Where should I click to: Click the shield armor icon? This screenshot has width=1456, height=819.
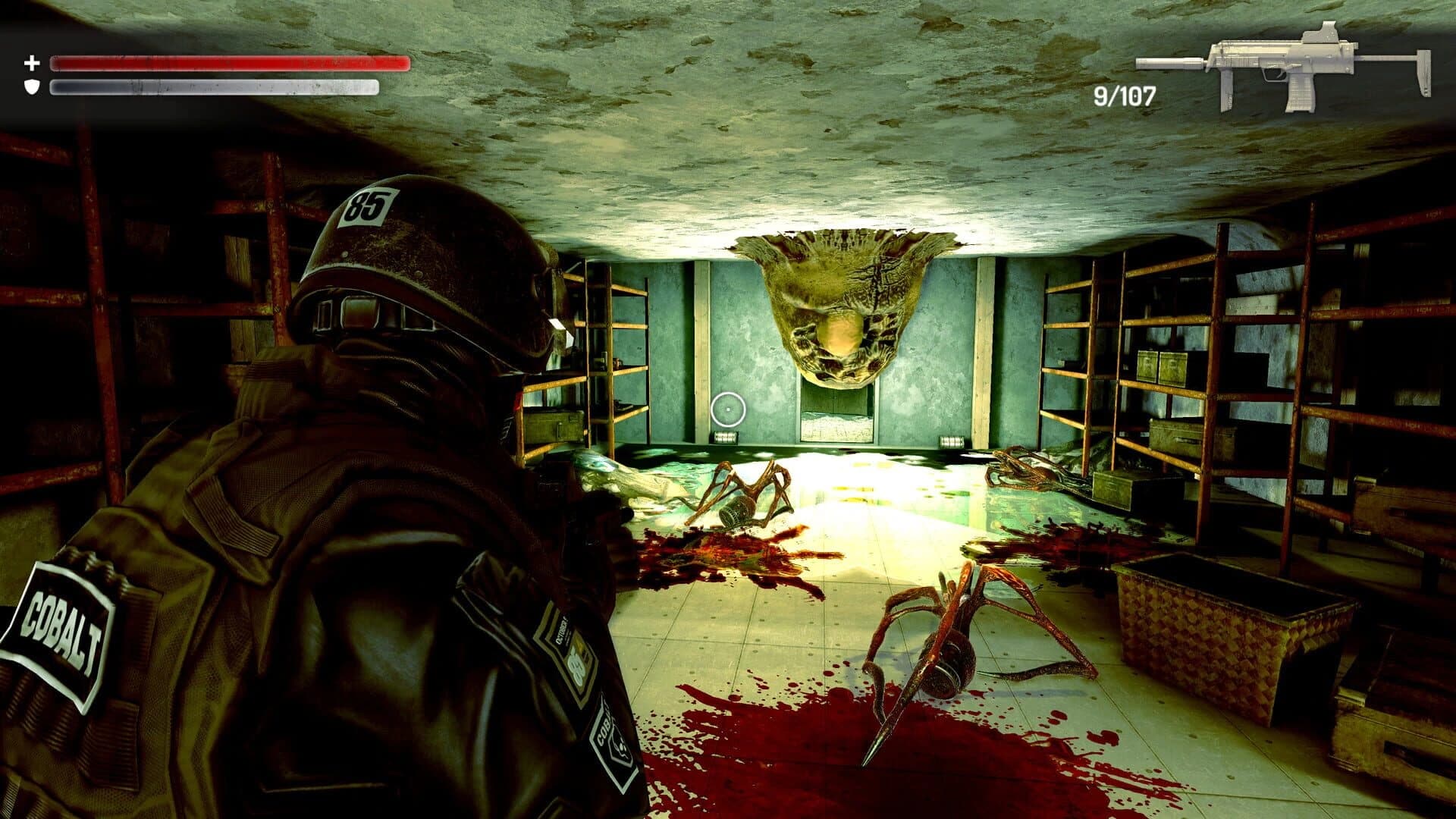(x=30, y=86)
